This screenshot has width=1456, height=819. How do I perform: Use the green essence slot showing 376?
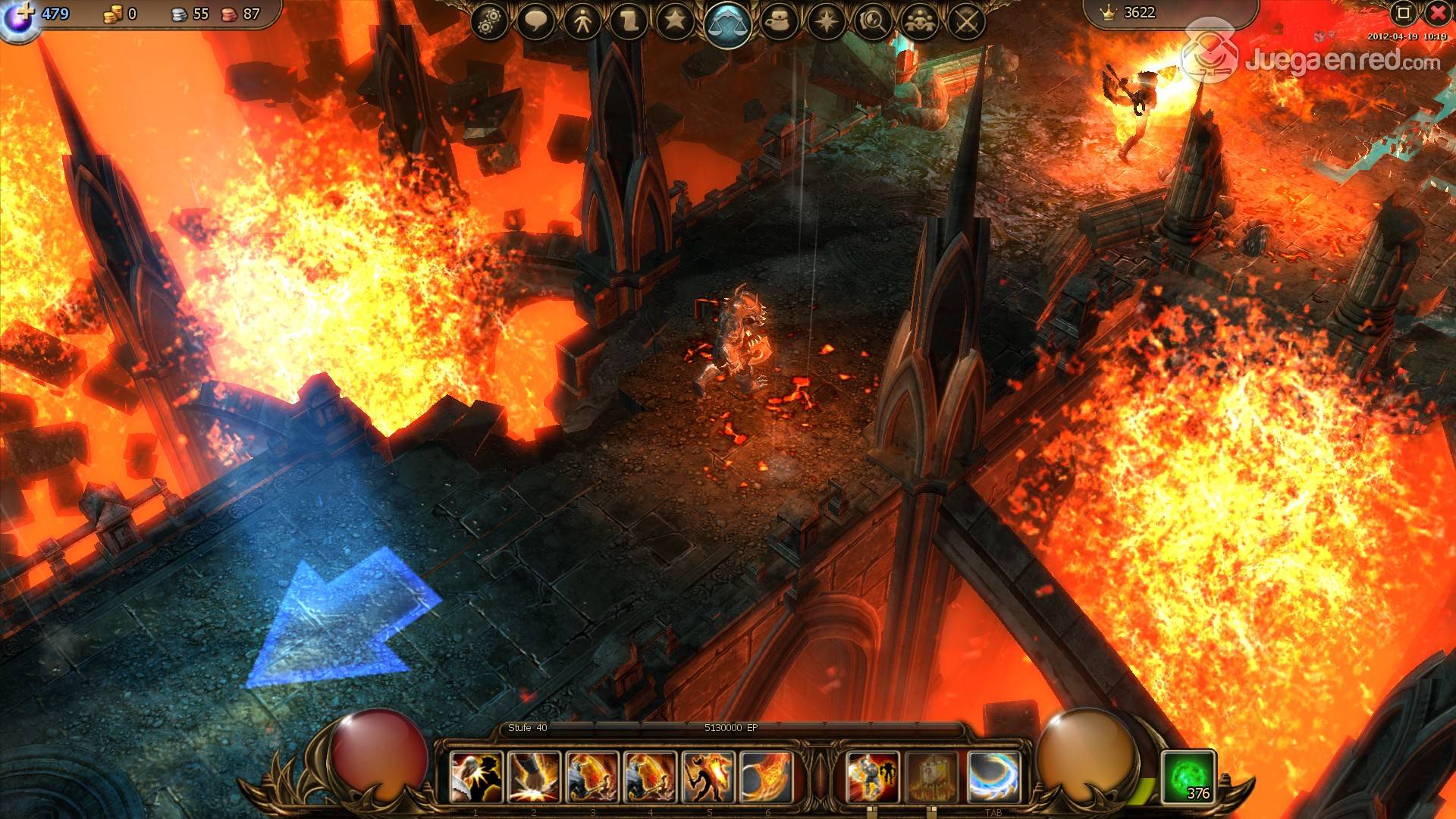pos(1188,777)
